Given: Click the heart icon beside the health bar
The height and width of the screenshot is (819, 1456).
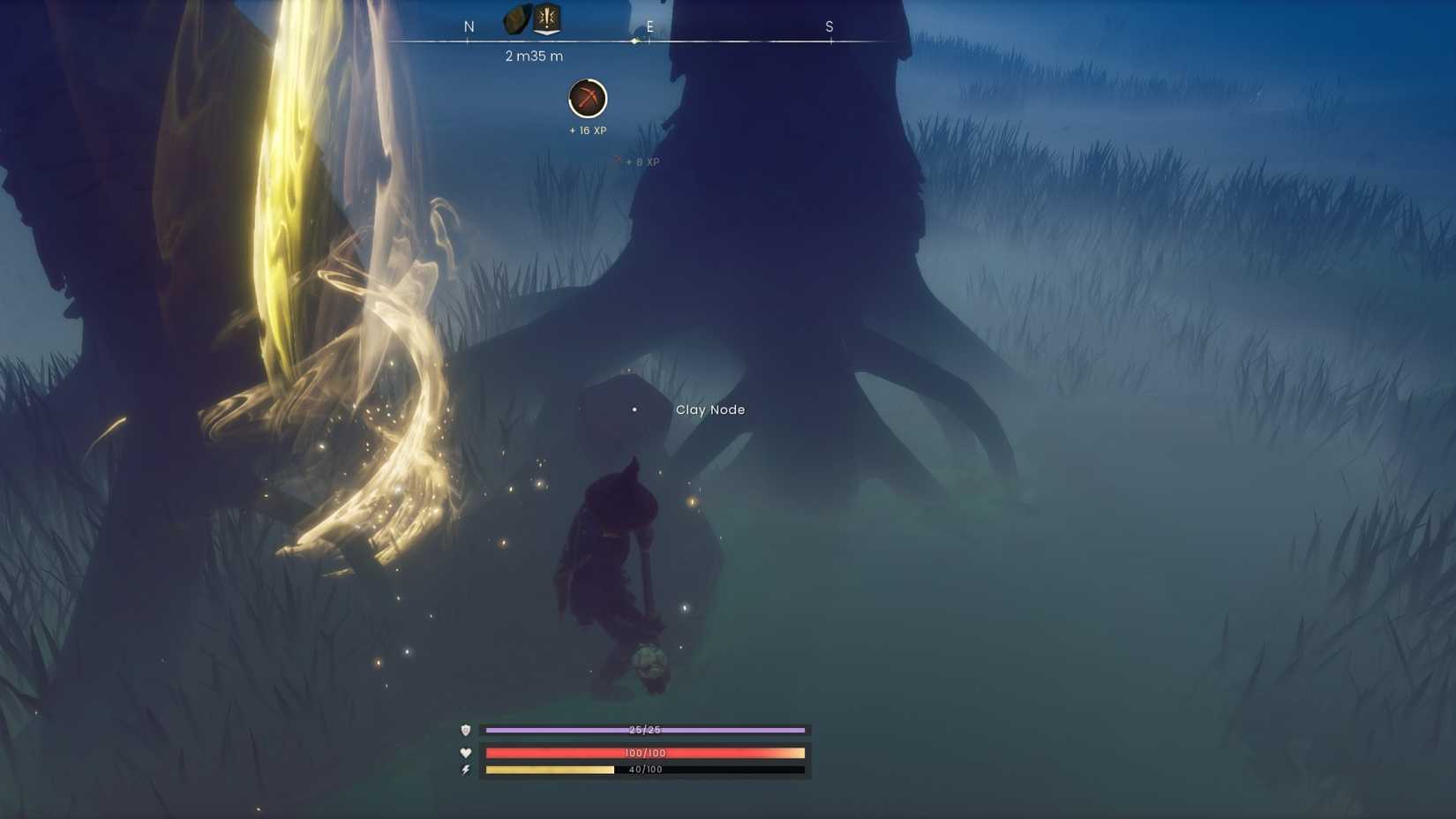Looking at the screenshot, I should coord(466,753).
